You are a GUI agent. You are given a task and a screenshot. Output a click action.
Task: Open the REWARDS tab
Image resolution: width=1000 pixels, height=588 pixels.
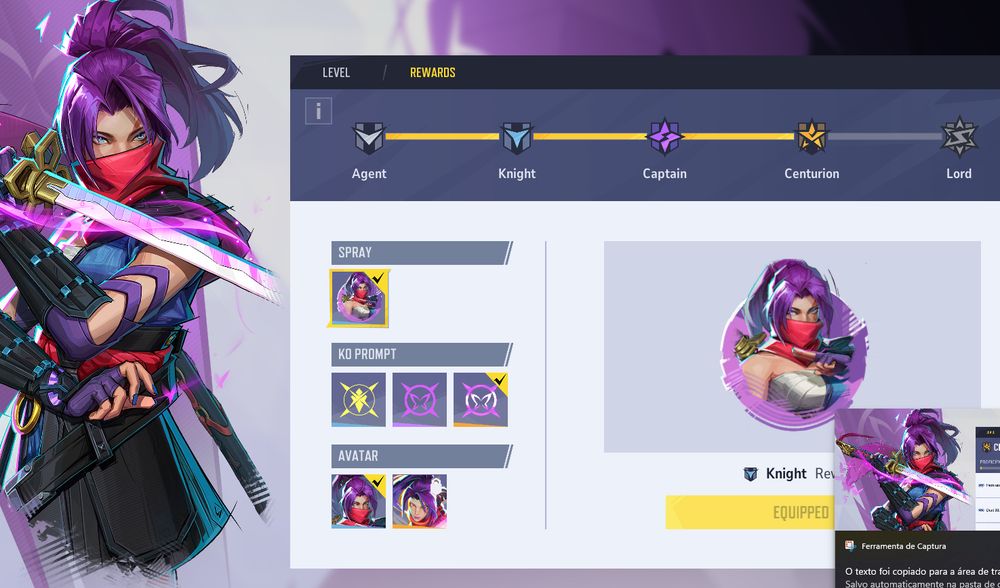pyautogui.click(x=432, y=73)
